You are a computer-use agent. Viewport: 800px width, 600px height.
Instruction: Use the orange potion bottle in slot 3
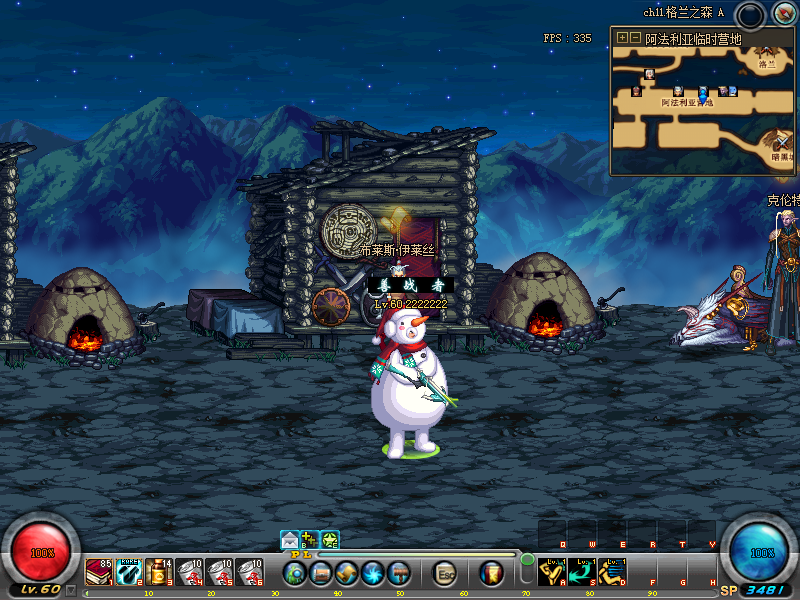click(x=159, y=572)
